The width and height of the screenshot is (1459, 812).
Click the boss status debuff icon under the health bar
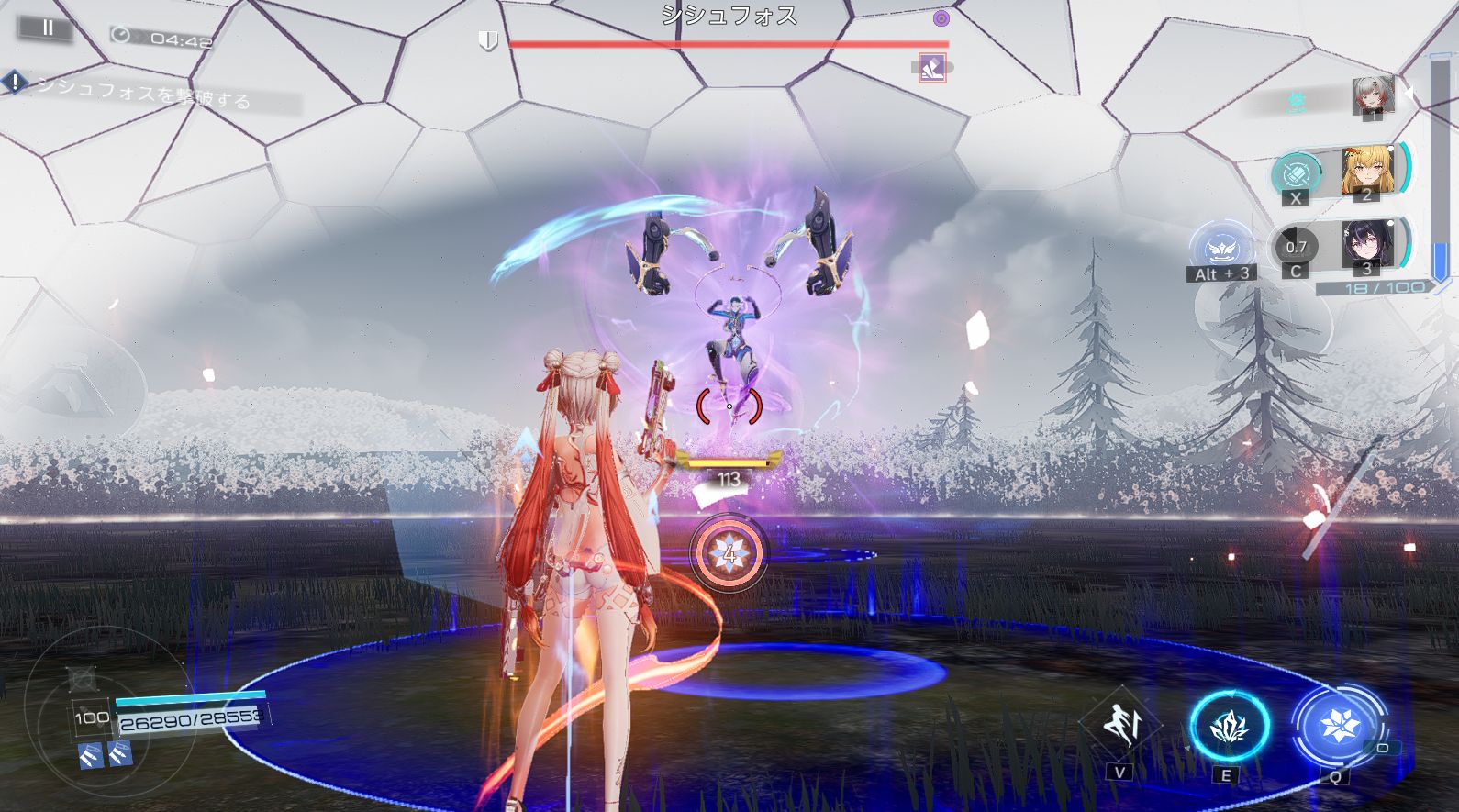click(x=932, y=68)
